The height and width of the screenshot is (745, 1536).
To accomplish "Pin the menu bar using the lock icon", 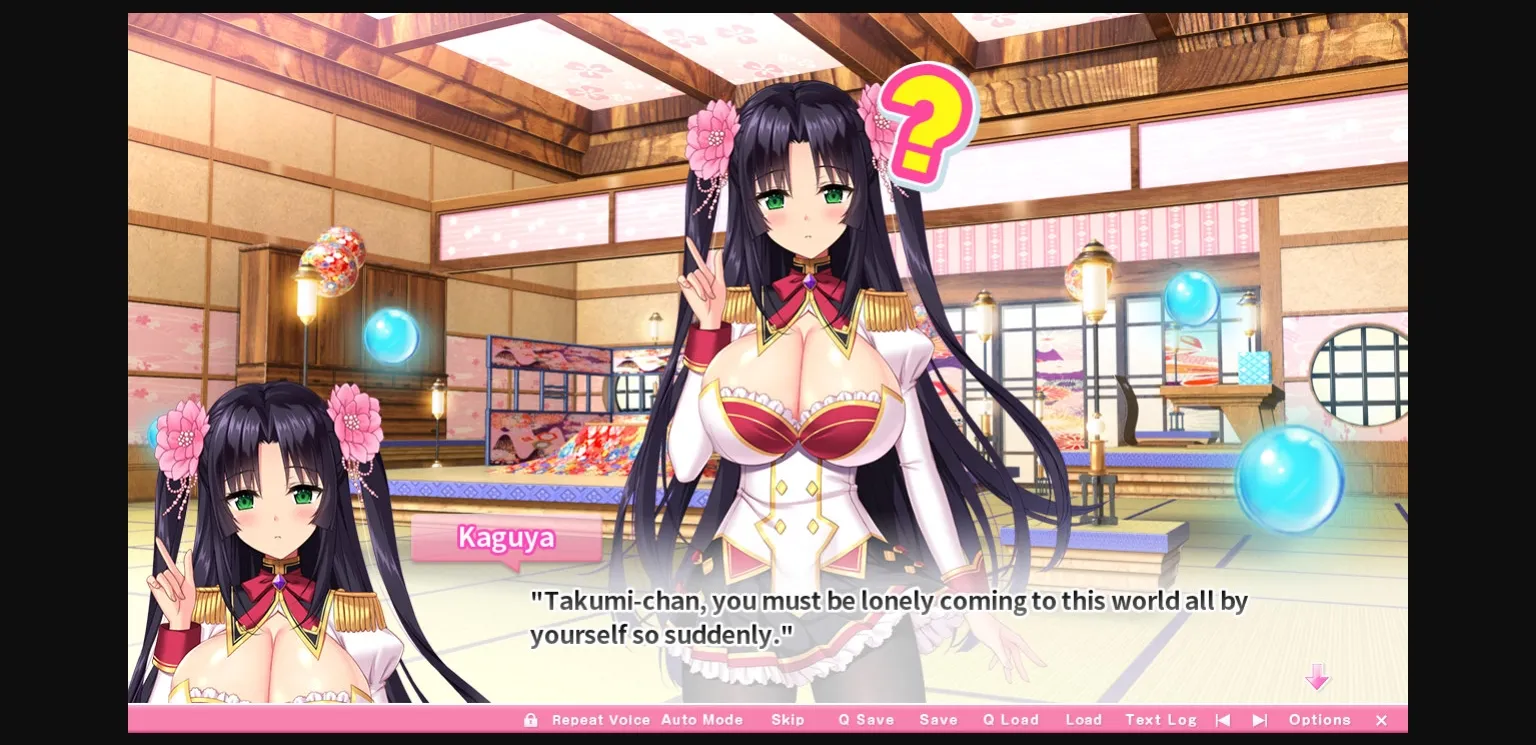I will click(531, 720).
